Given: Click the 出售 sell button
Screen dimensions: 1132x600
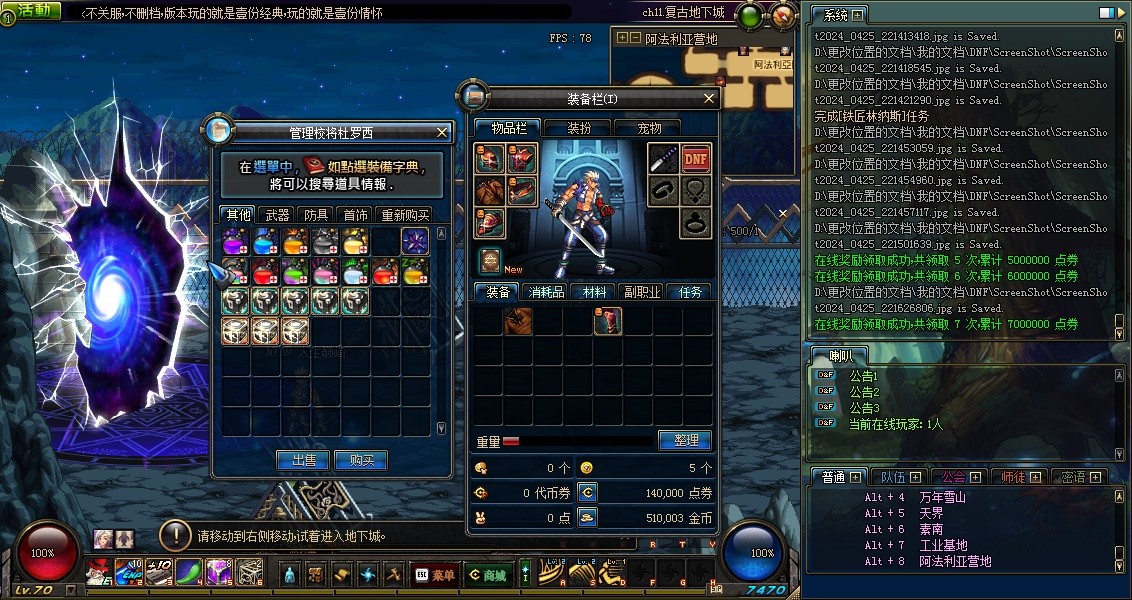Looking at the screenshot, I should pos(303,460).
